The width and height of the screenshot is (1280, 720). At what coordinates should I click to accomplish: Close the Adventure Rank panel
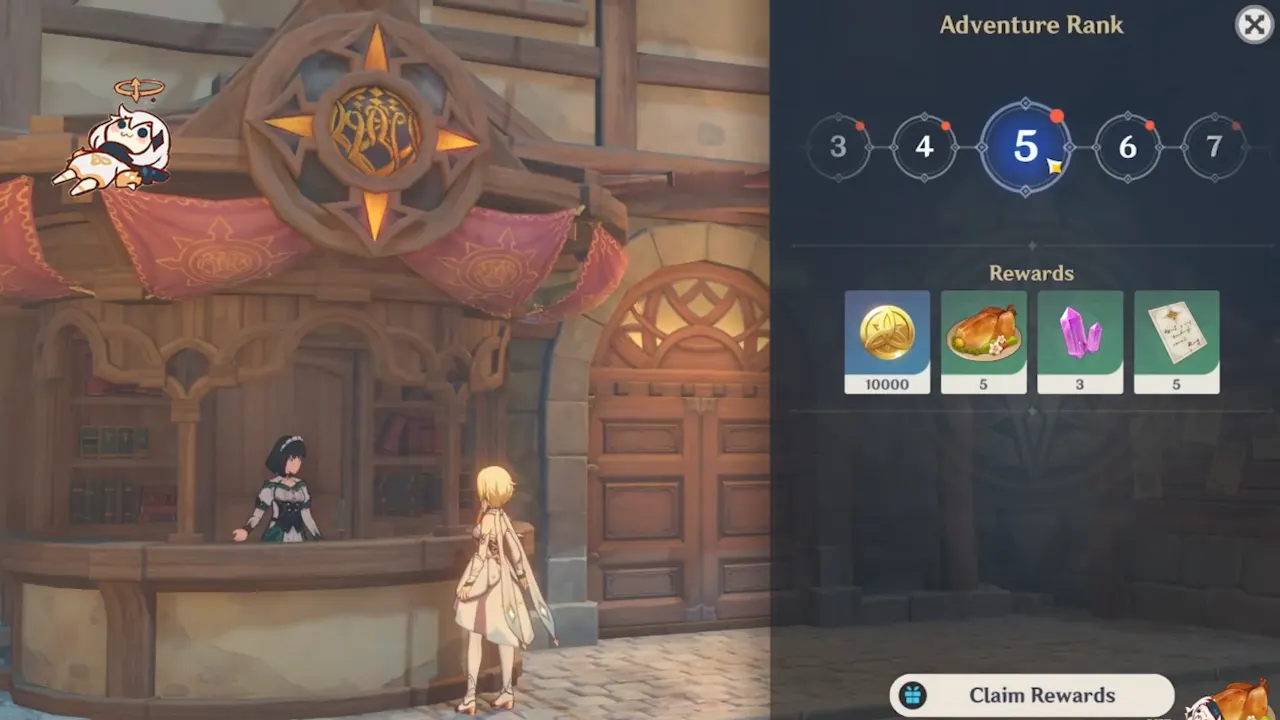click(1254, 25)
